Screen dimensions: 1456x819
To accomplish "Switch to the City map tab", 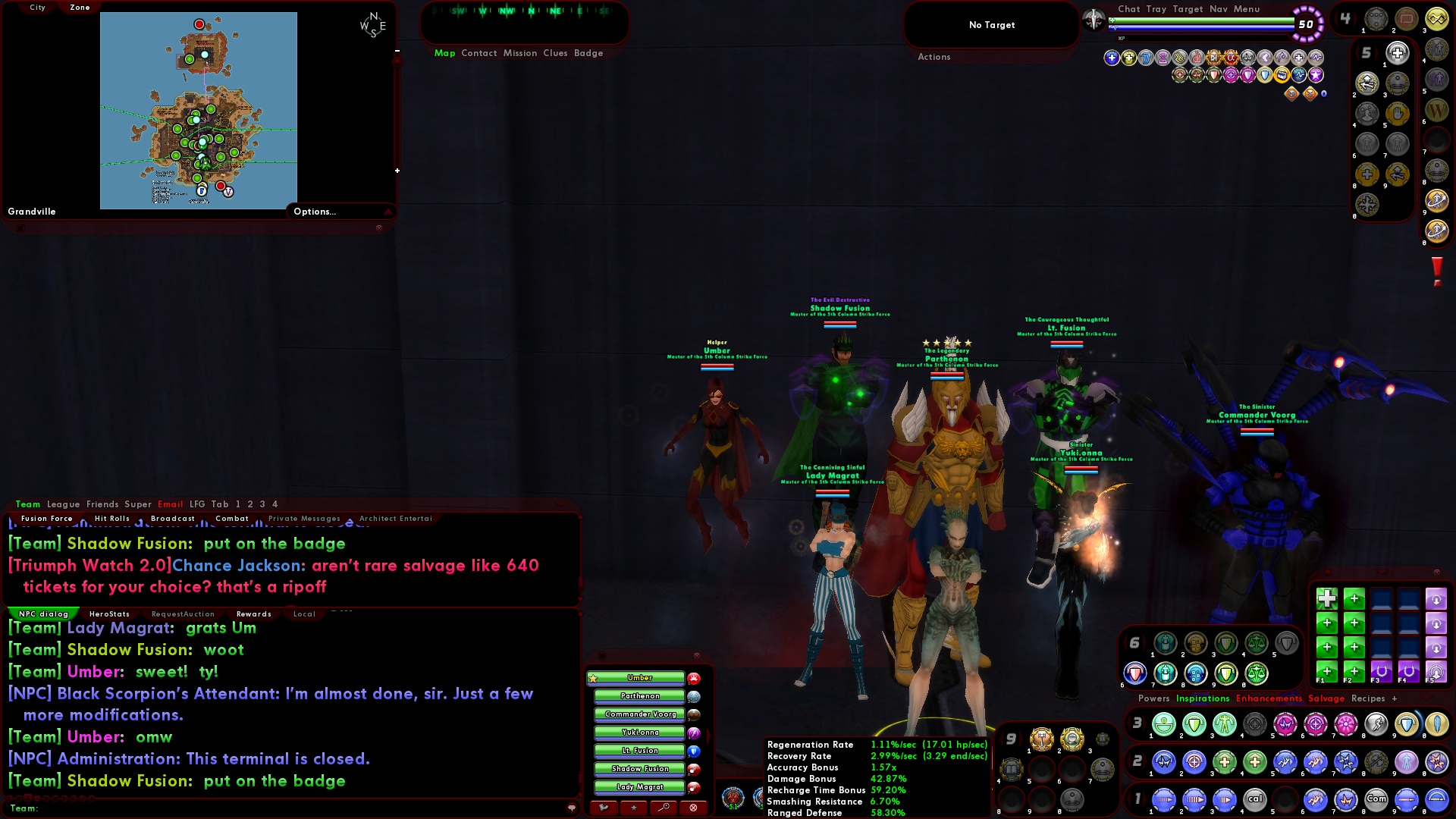I will pos(36,8).
